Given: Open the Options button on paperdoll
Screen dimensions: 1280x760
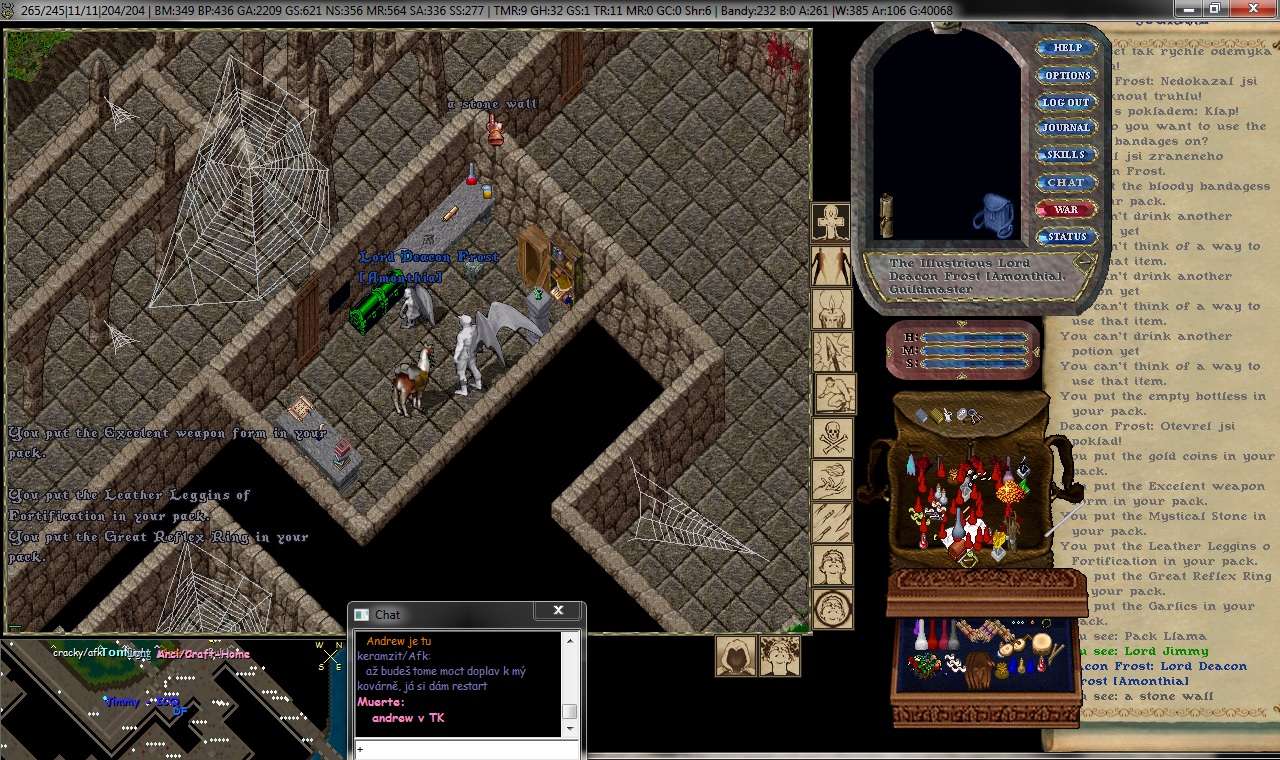Looking at the screenshot, I should click(1067, 75).
